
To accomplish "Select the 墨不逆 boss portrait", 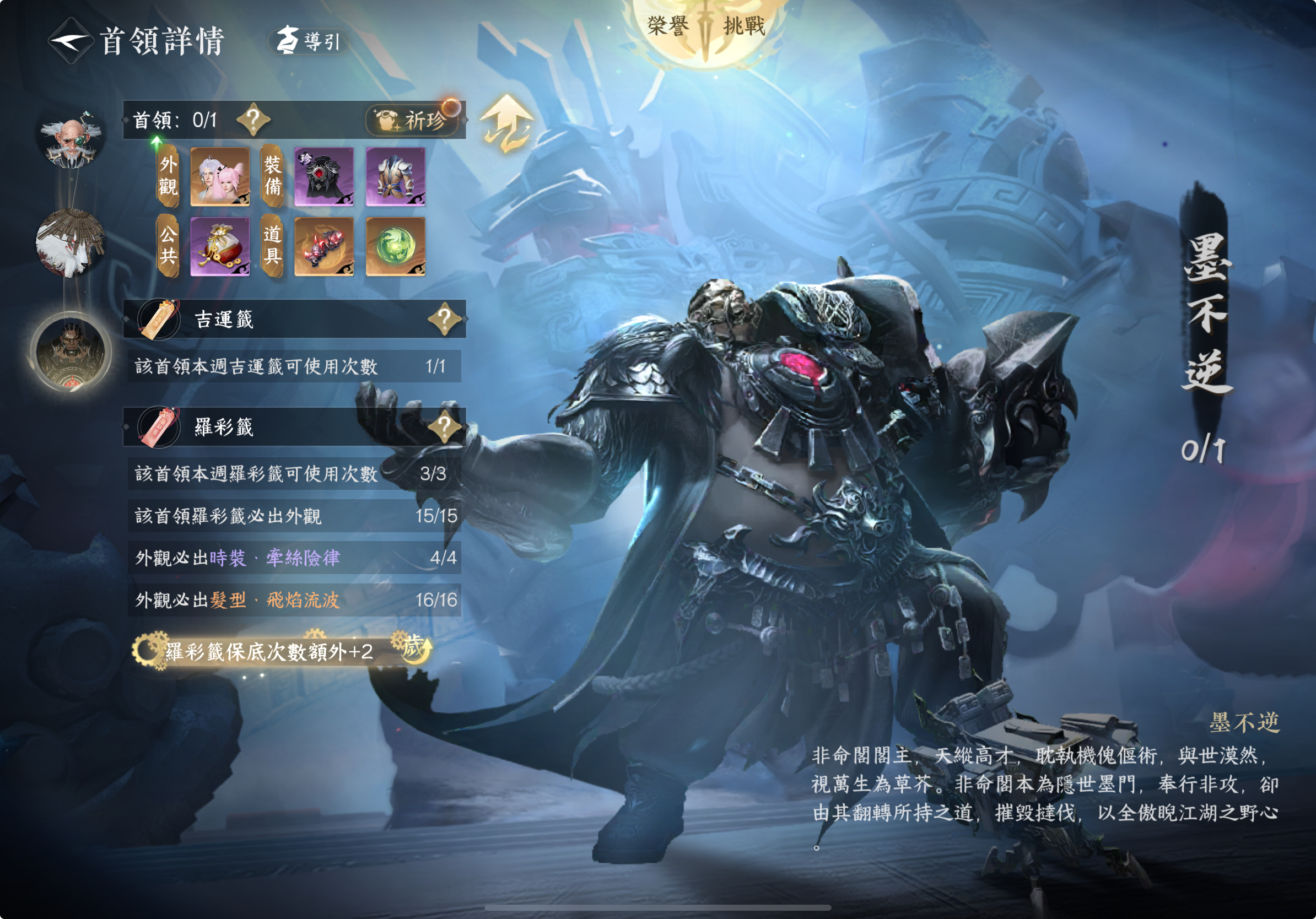I will pos(71,351).
